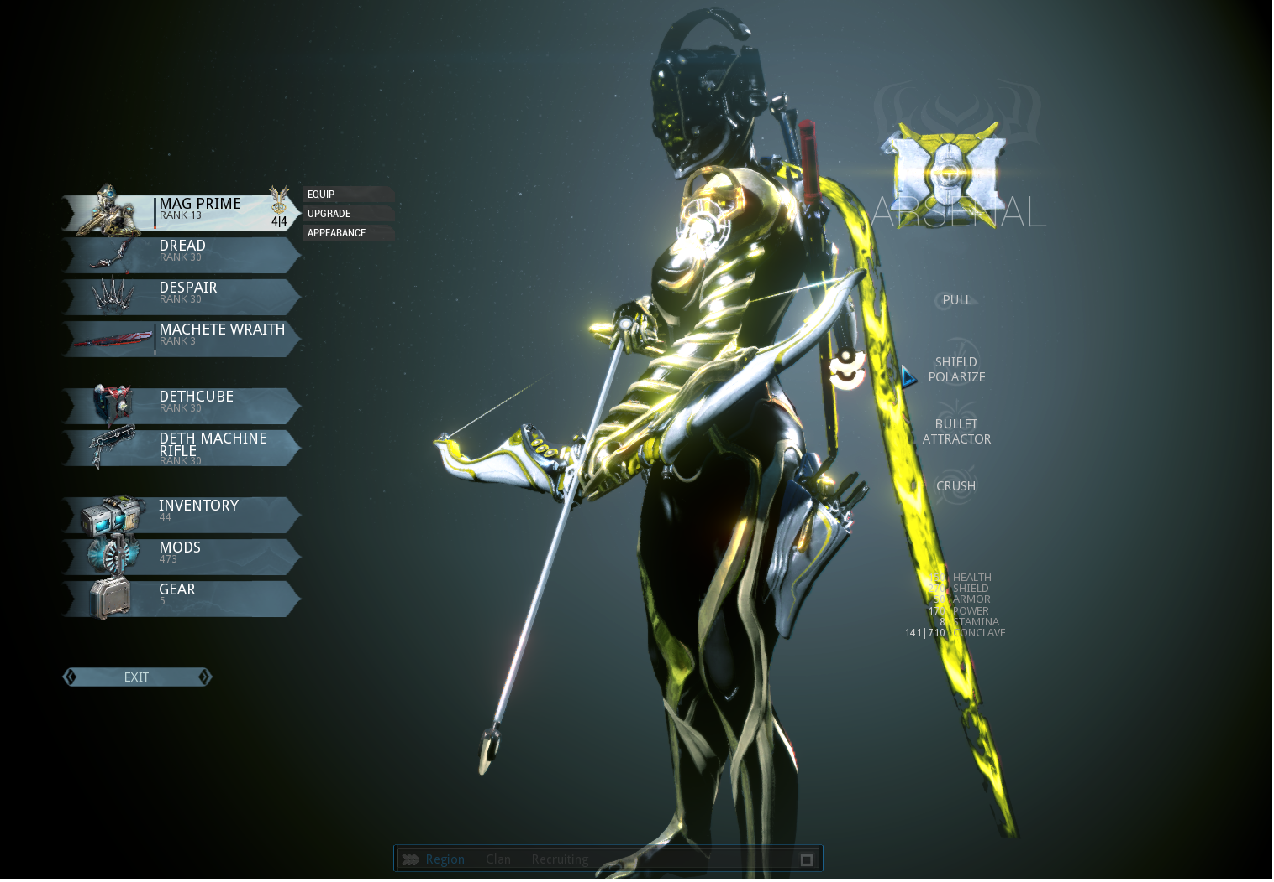Image resolution: width=1274 pixels, height=882 pixels.
Task: Exit the Arsenal screen
Action: 137,677
